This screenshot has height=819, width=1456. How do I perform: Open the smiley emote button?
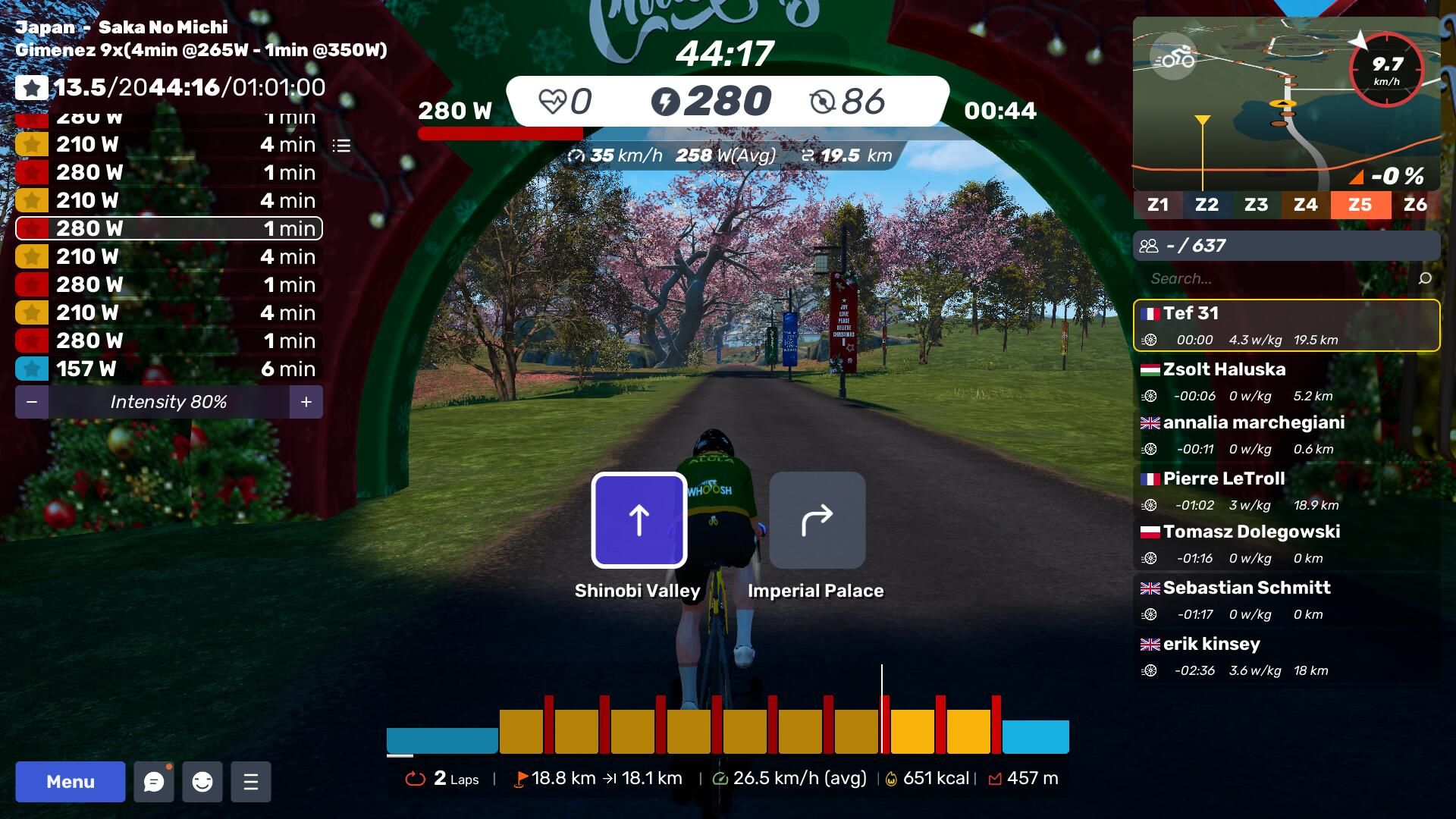(x=202, y=782)
